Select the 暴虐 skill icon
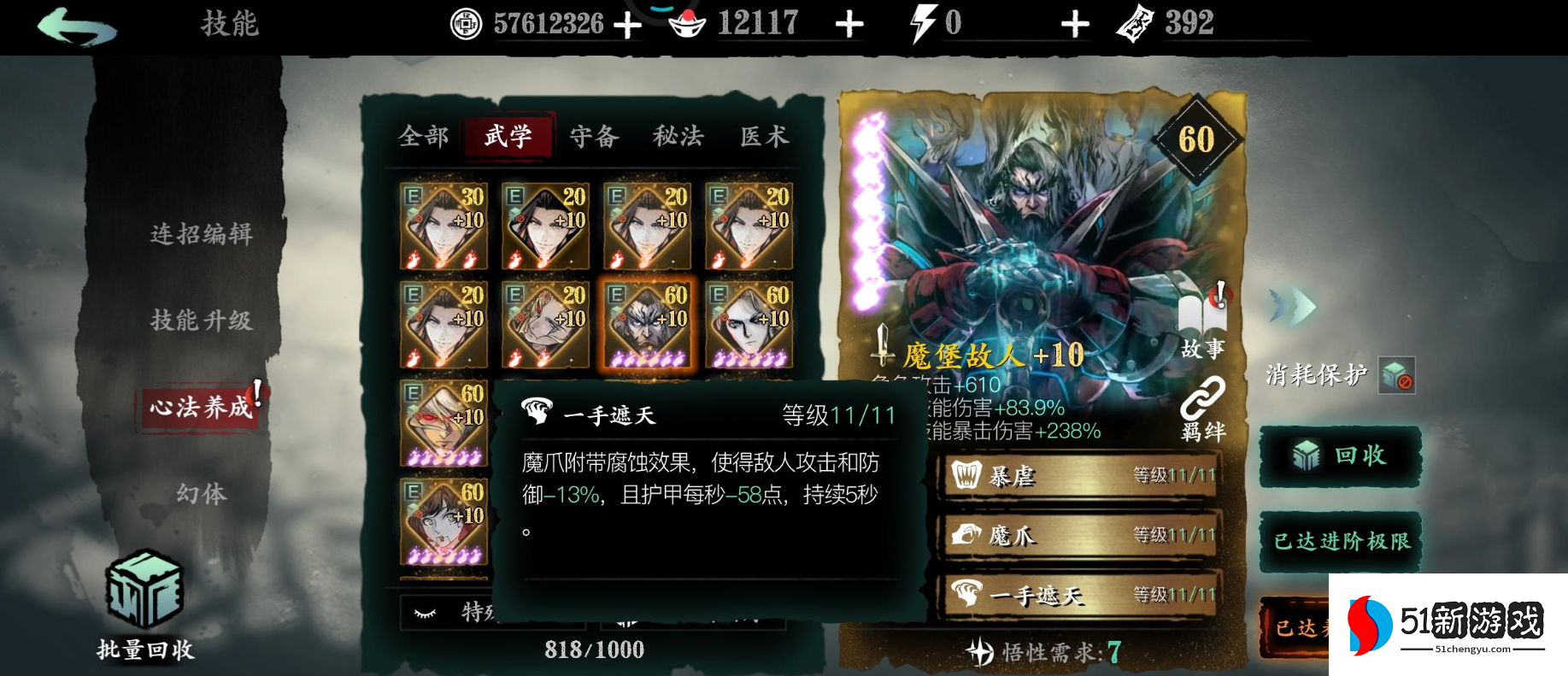1568x676 pixels. point(968,476)
